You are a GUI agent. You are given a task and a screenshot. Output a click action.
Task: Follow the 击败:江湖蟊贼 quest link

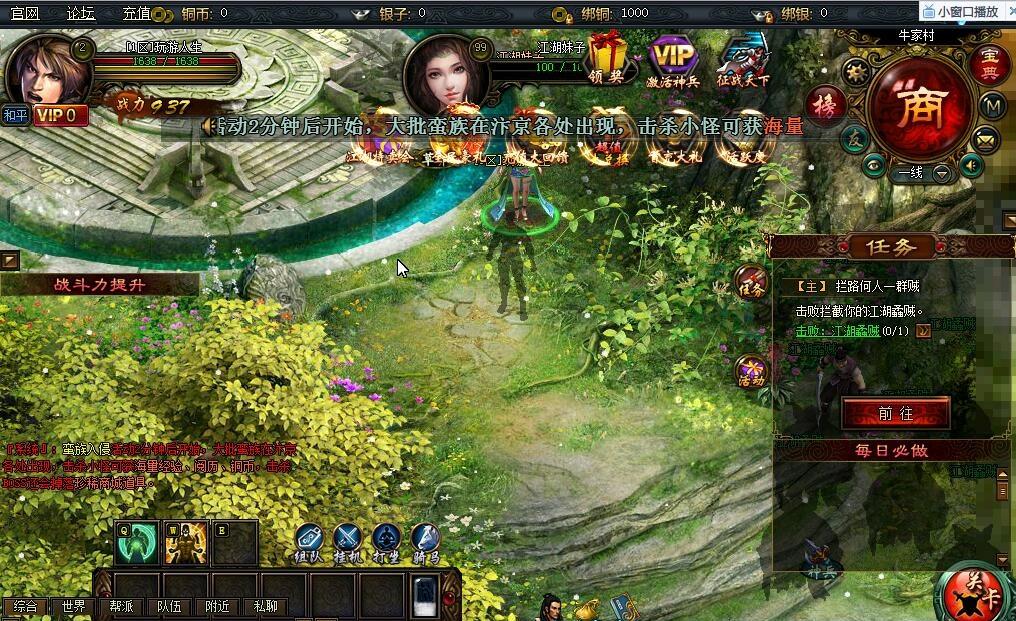838,331
